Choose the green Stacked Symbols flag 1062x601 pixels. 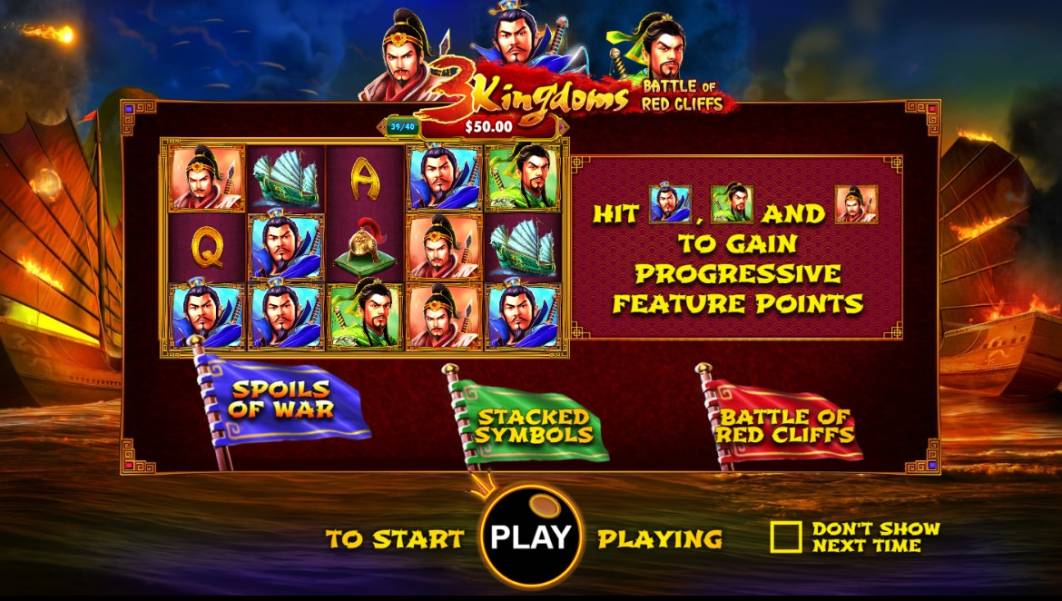(x=534, y=427)
